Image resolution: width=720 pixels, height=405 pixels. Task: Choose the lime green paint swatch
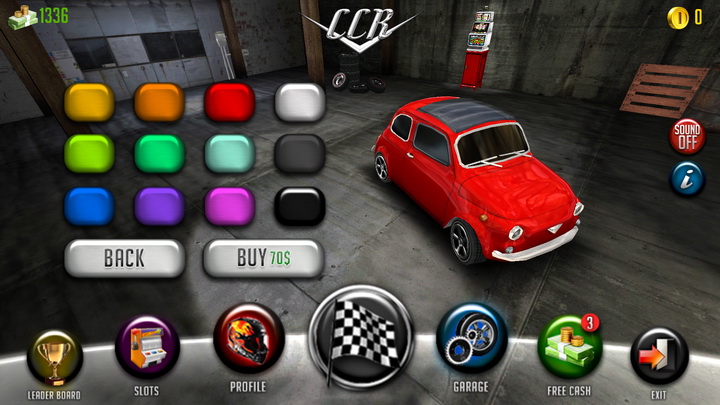(x=90, y=154)
